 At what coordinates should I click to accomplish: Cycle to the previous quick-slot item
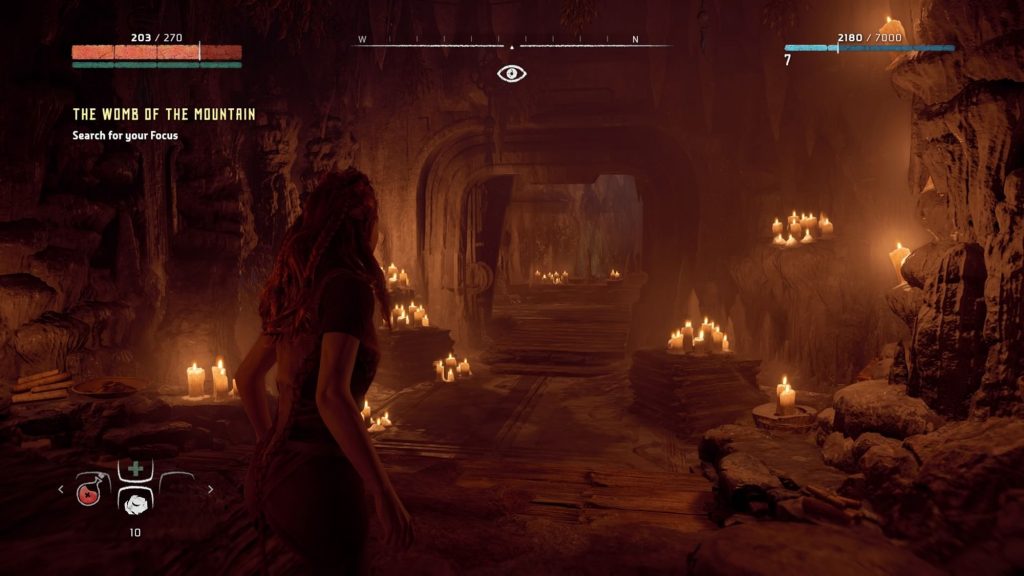pyautogui.click(x=60, y=490)
